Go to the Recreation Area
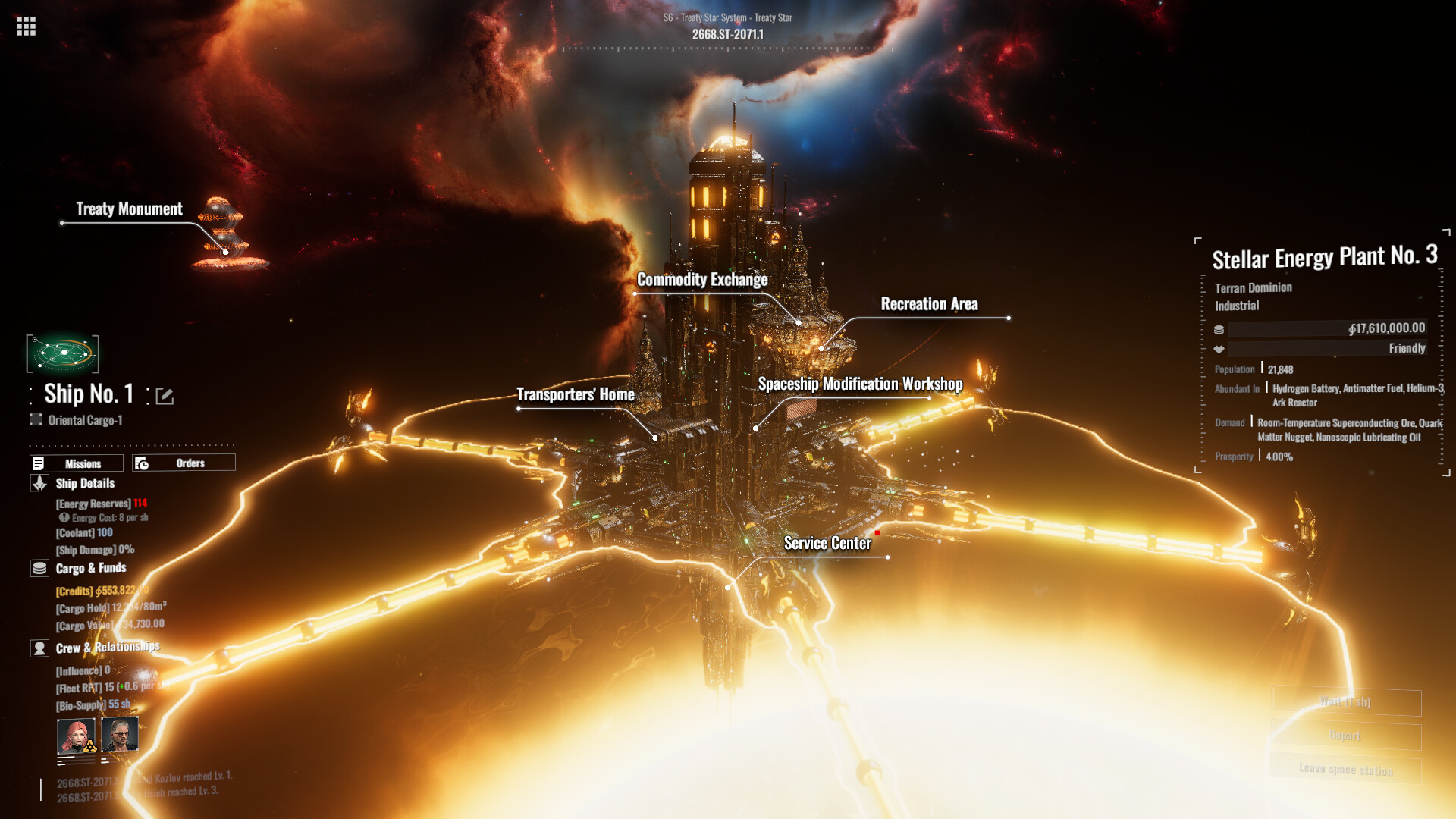This screenshot has width=1456, height=819. 929,304
